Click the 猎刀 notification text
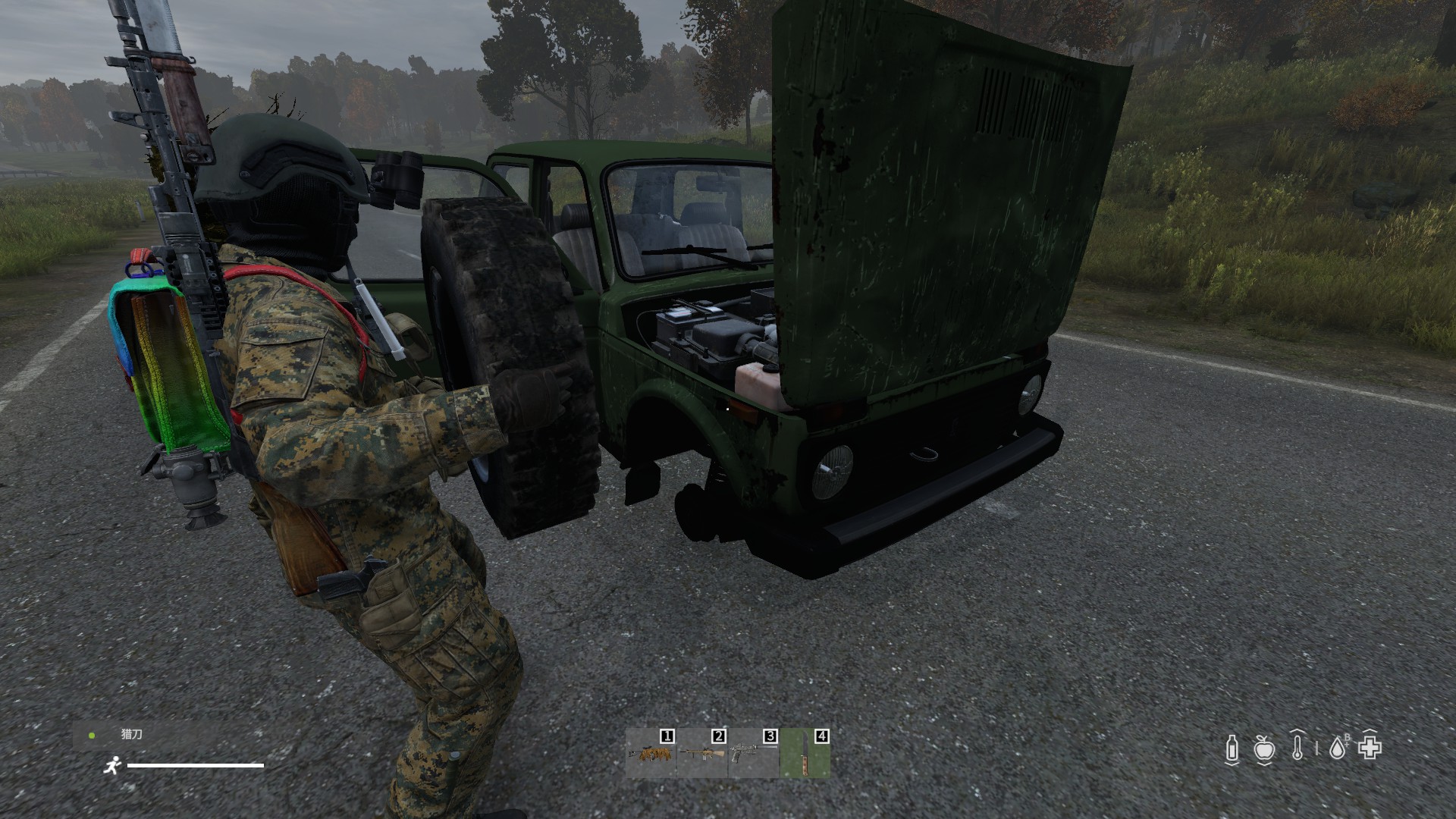This screenshot has height=819, width=1456. click(x=130, y=734)
